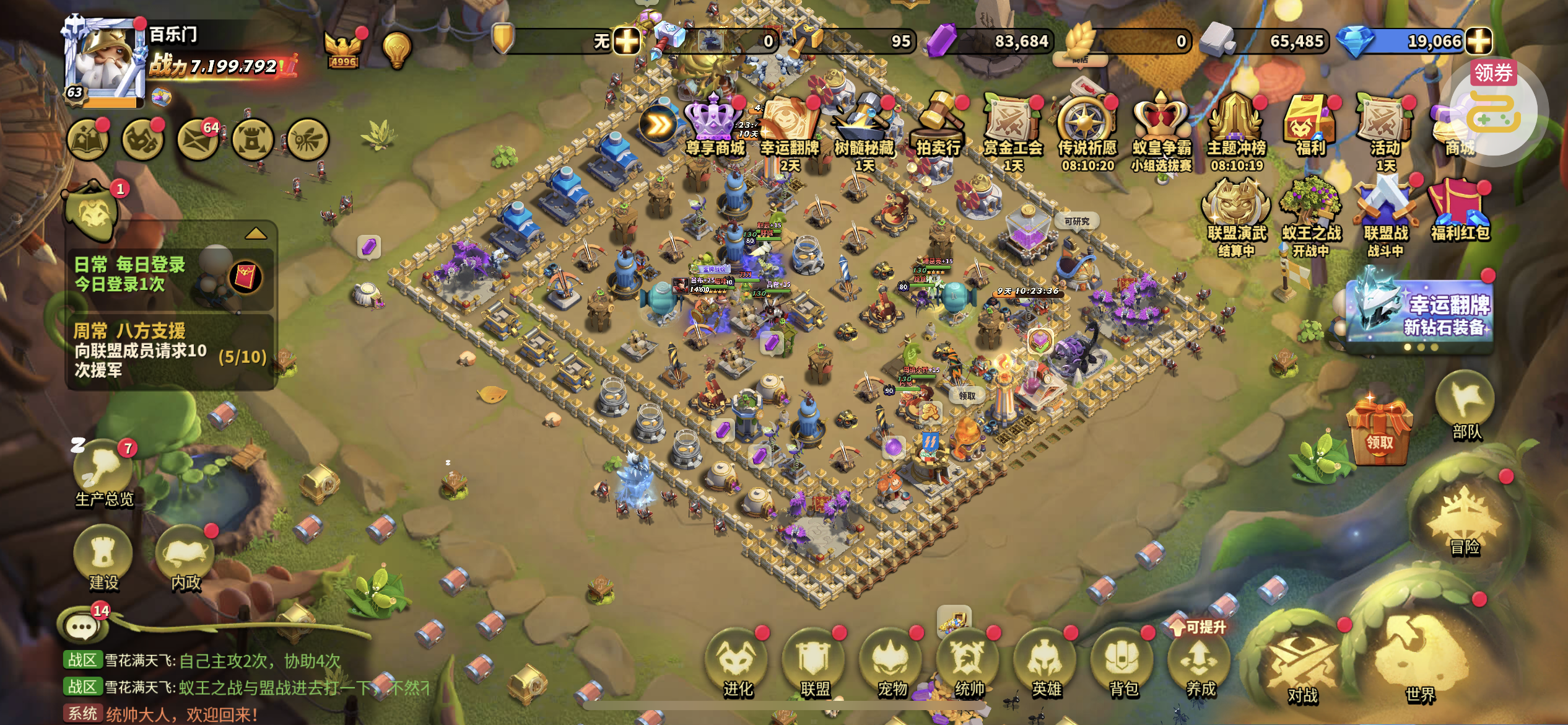Viewport: 1568px width, 725px height.
Task: Open the 联盟 alliance menu
Action: pos(814,663)
